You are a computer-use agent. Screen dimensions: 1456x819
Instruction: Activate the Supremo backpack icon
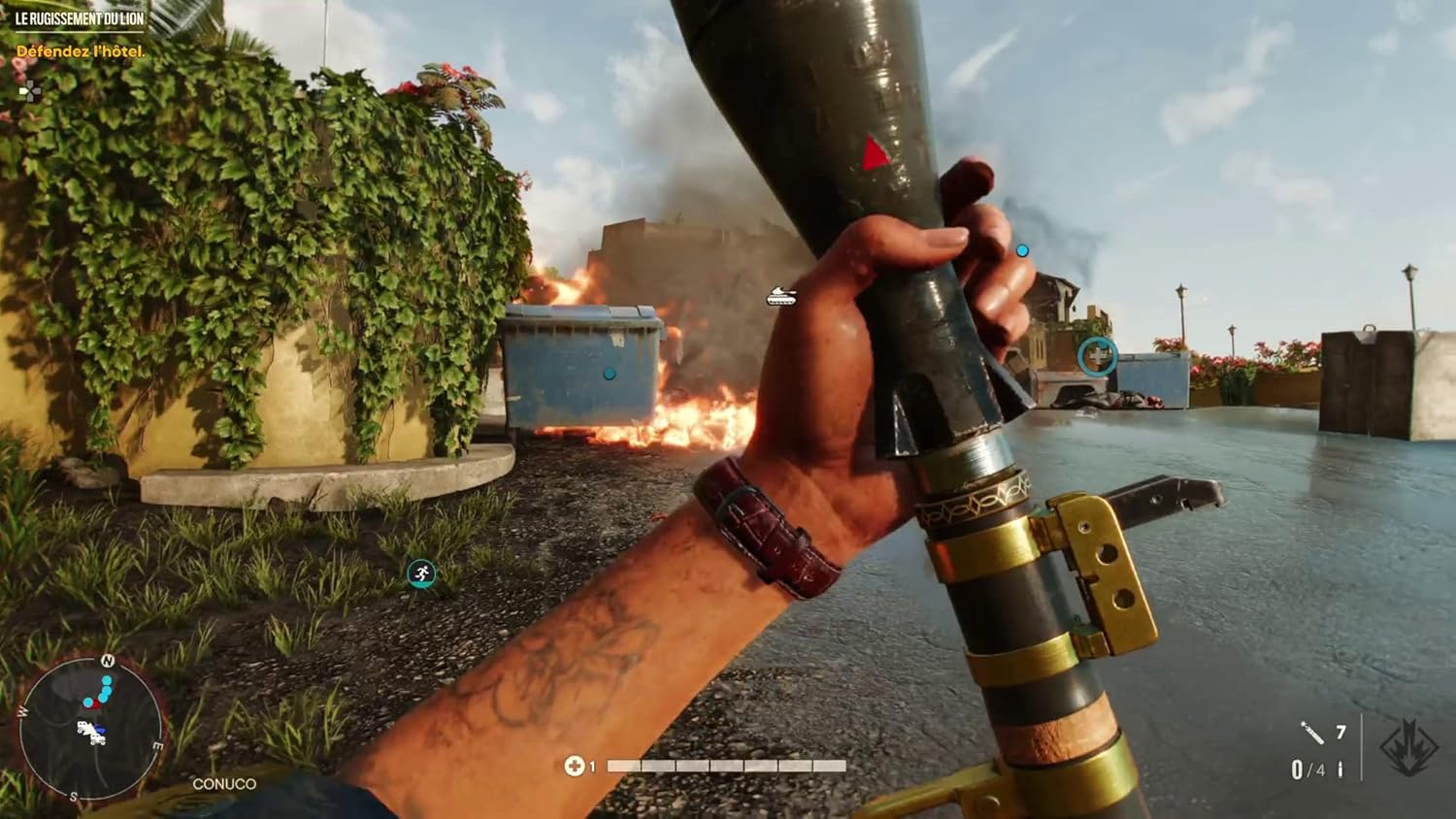click(x=1408, y=748)
